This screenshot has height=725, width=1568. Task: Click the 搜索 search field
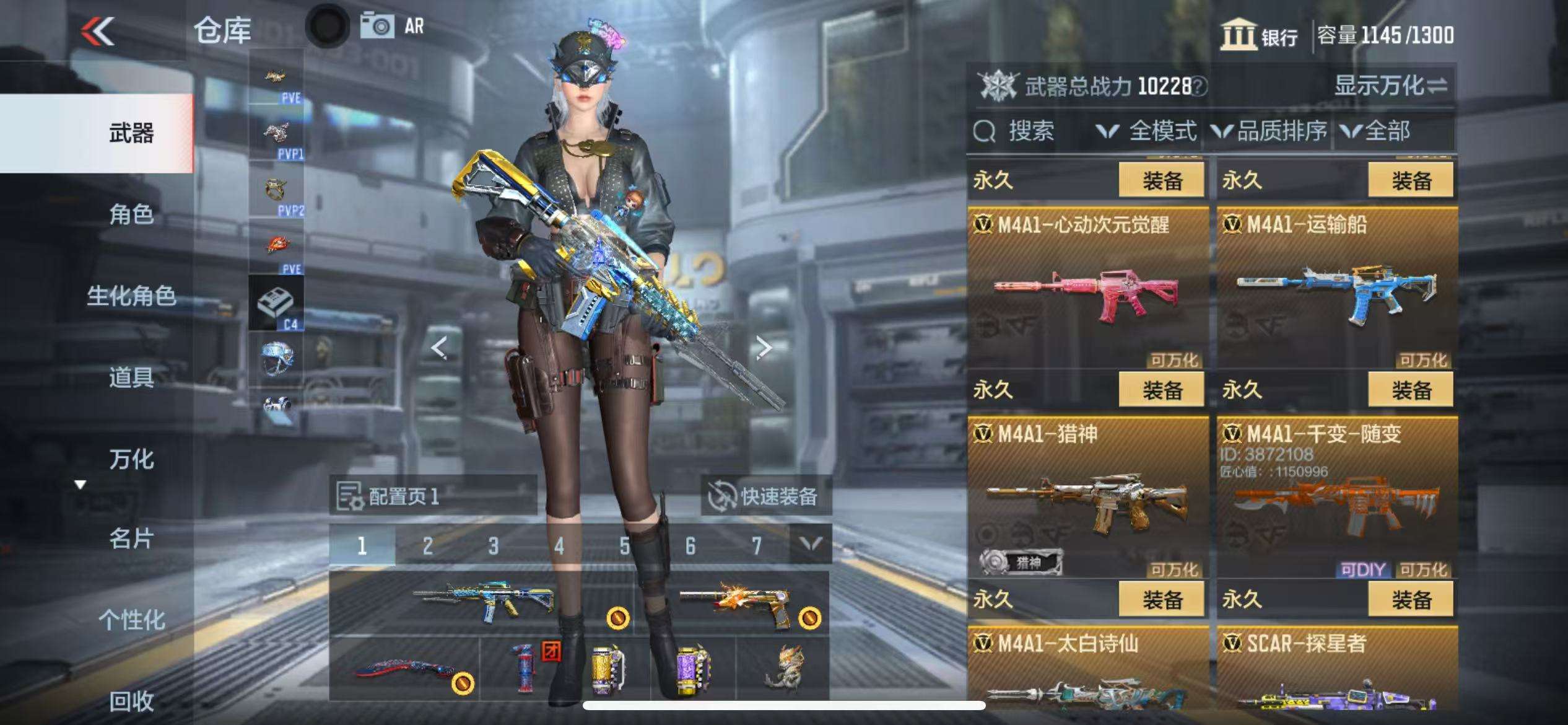click(x=1030, y=131)
